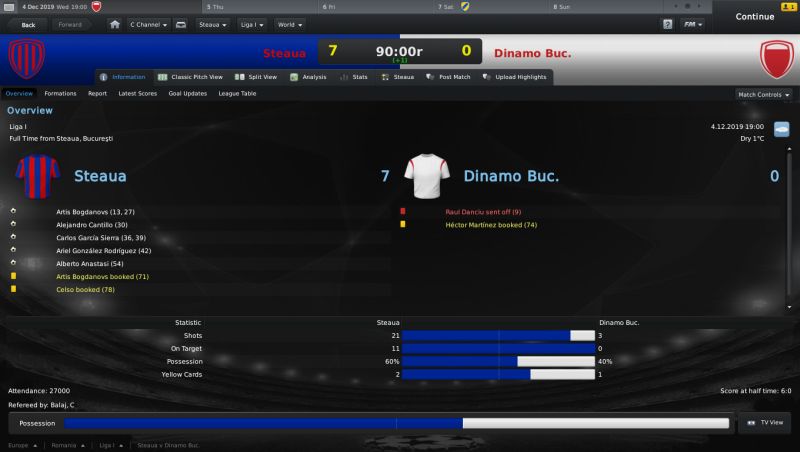
Task: Open the C Channel dropdown
Action: pos(147,23)
